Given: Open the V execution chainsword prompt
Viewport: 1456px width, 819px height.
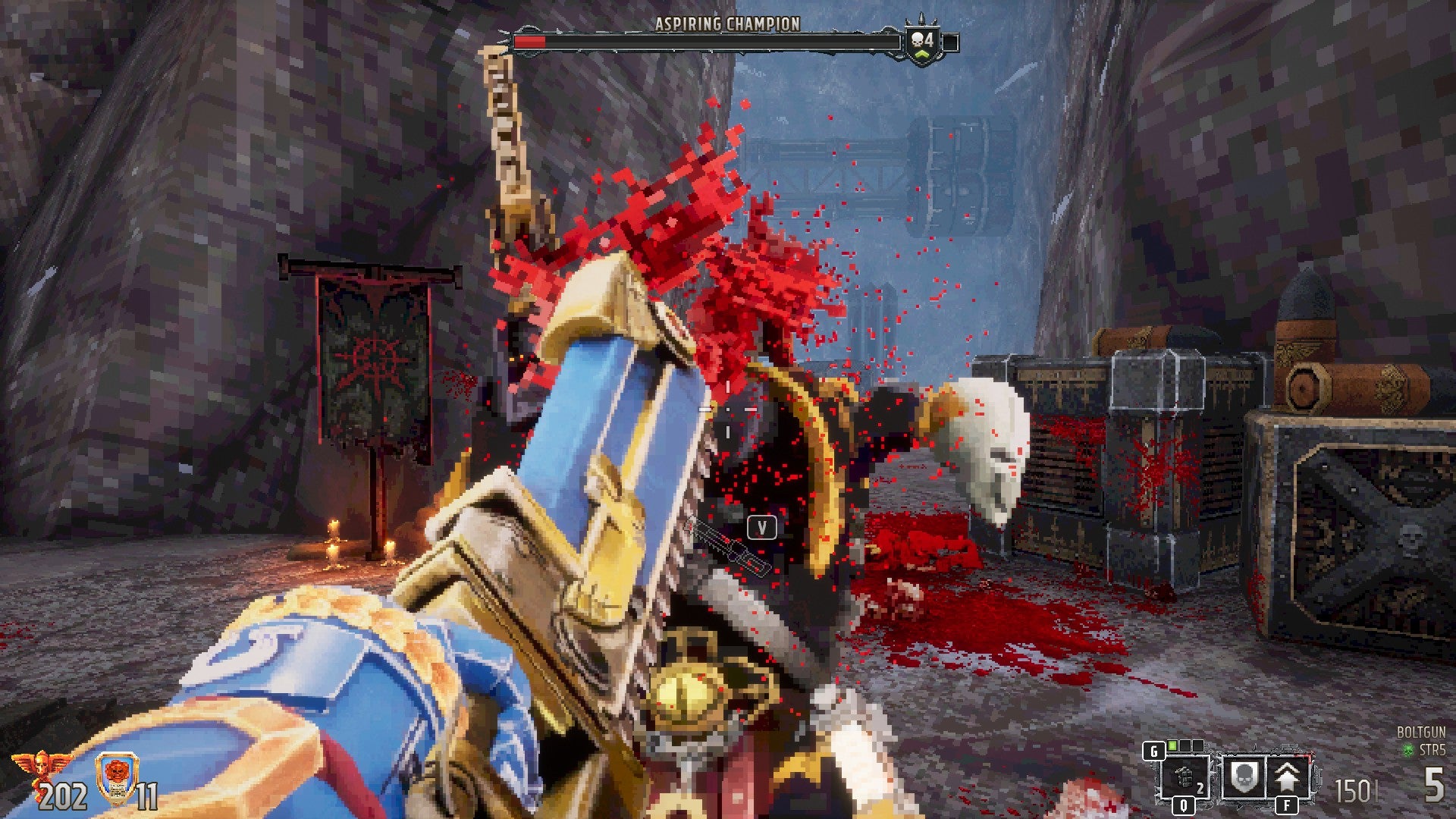Looking at the screenshot, I should (763, 526).
